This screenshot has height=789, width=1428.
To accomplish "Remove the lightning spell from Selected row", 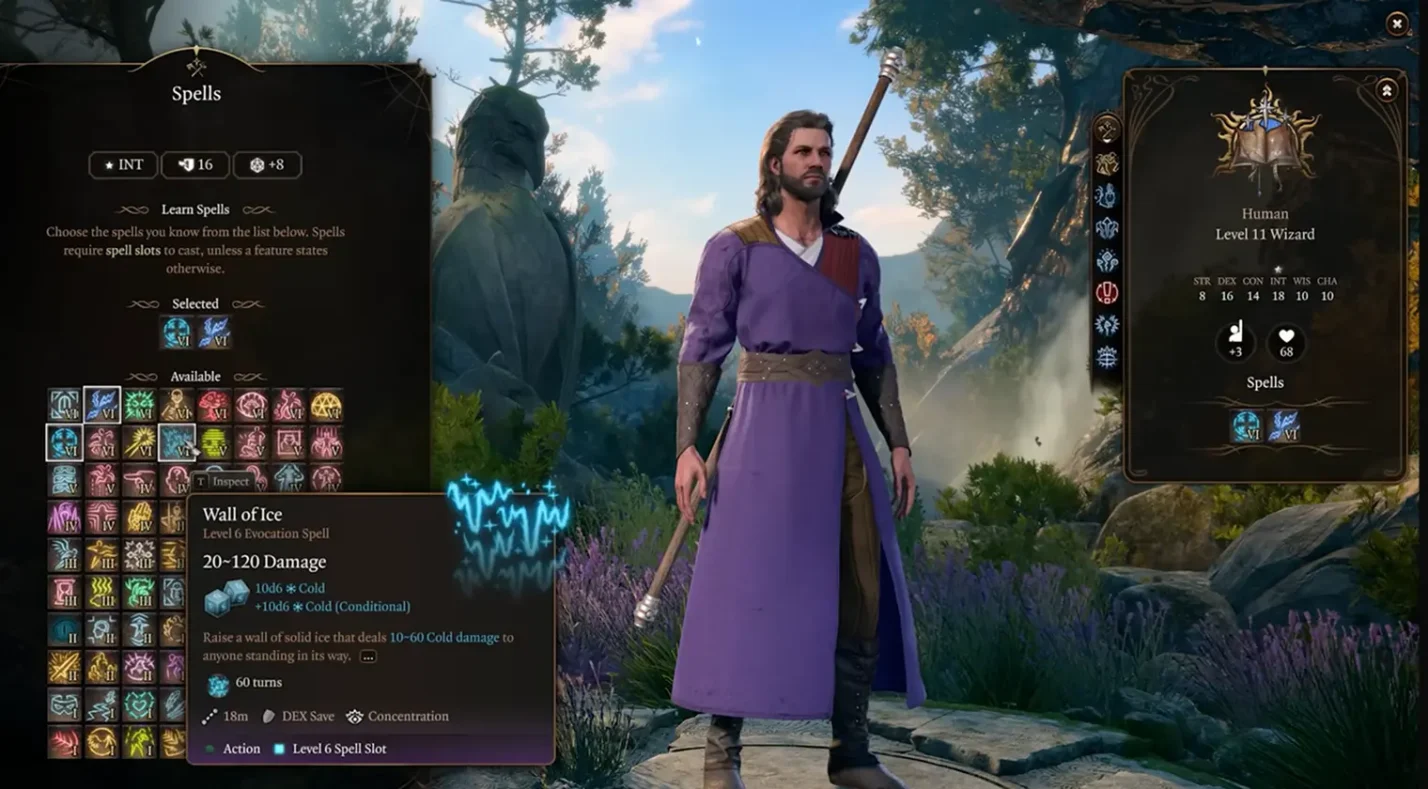I will click(x=214, y=333).
